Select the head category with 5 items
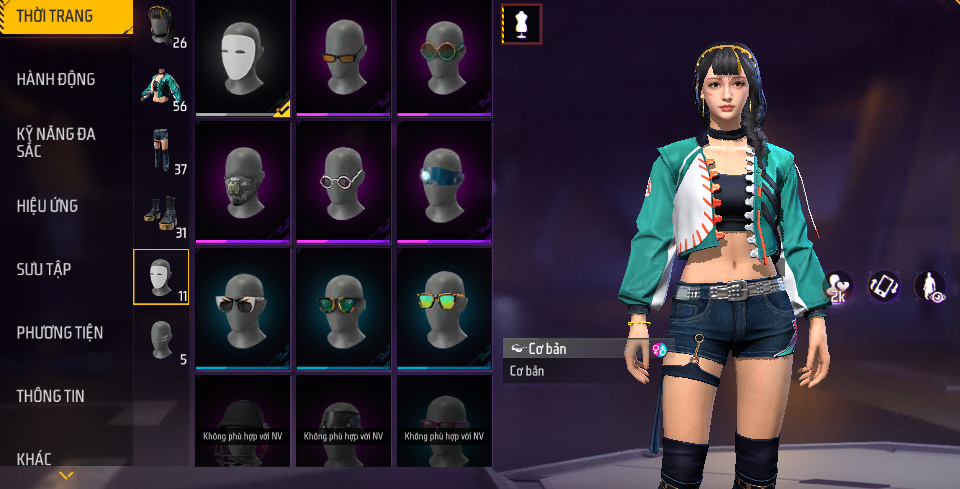Image resolution: width=960 pixels, height=489 pixels. [161, 340]
